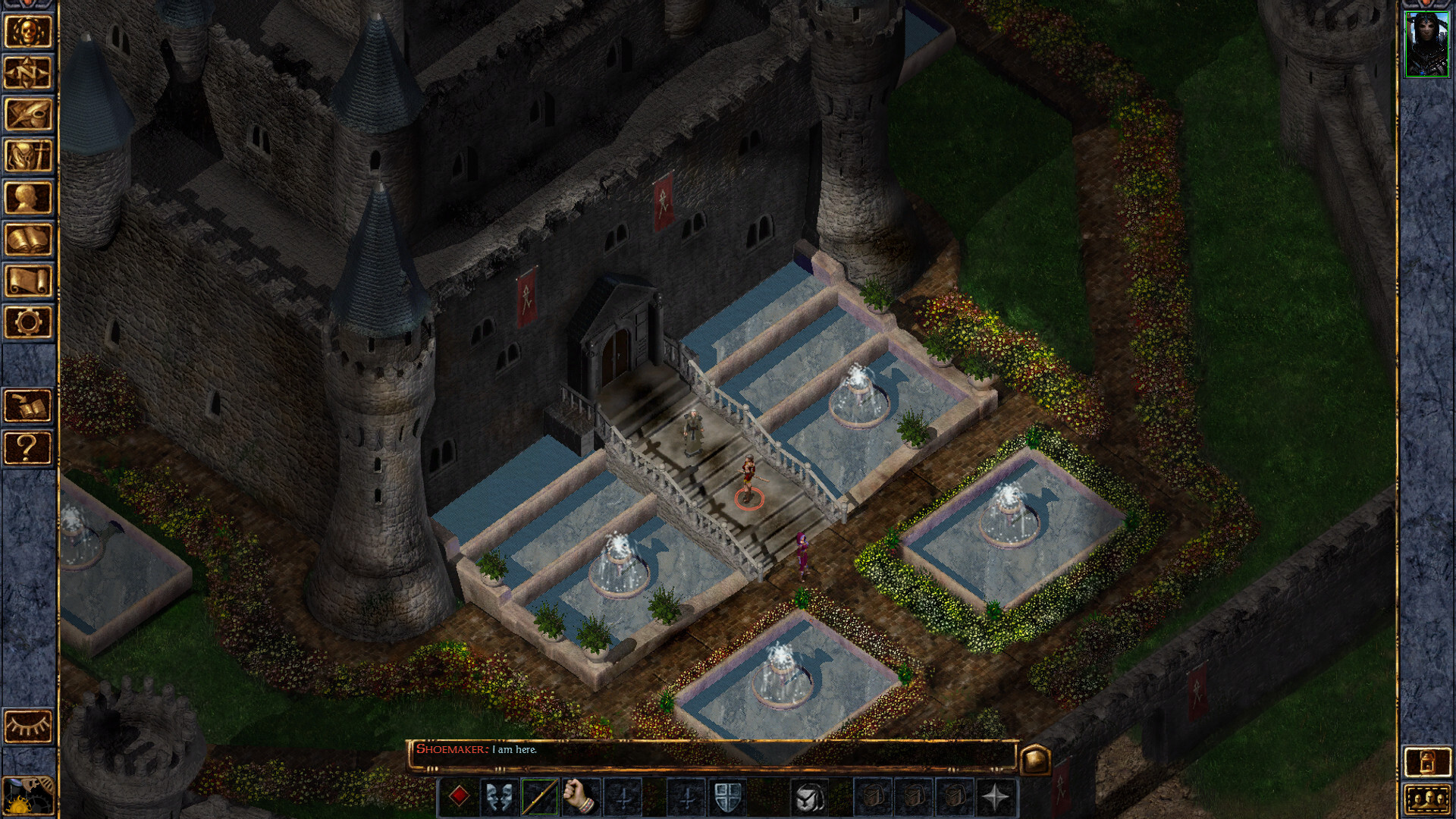The image size is (1456, 819).
Task: Hide the left sidebar with the closed-eye button
Action: click(x=28, y=726)
